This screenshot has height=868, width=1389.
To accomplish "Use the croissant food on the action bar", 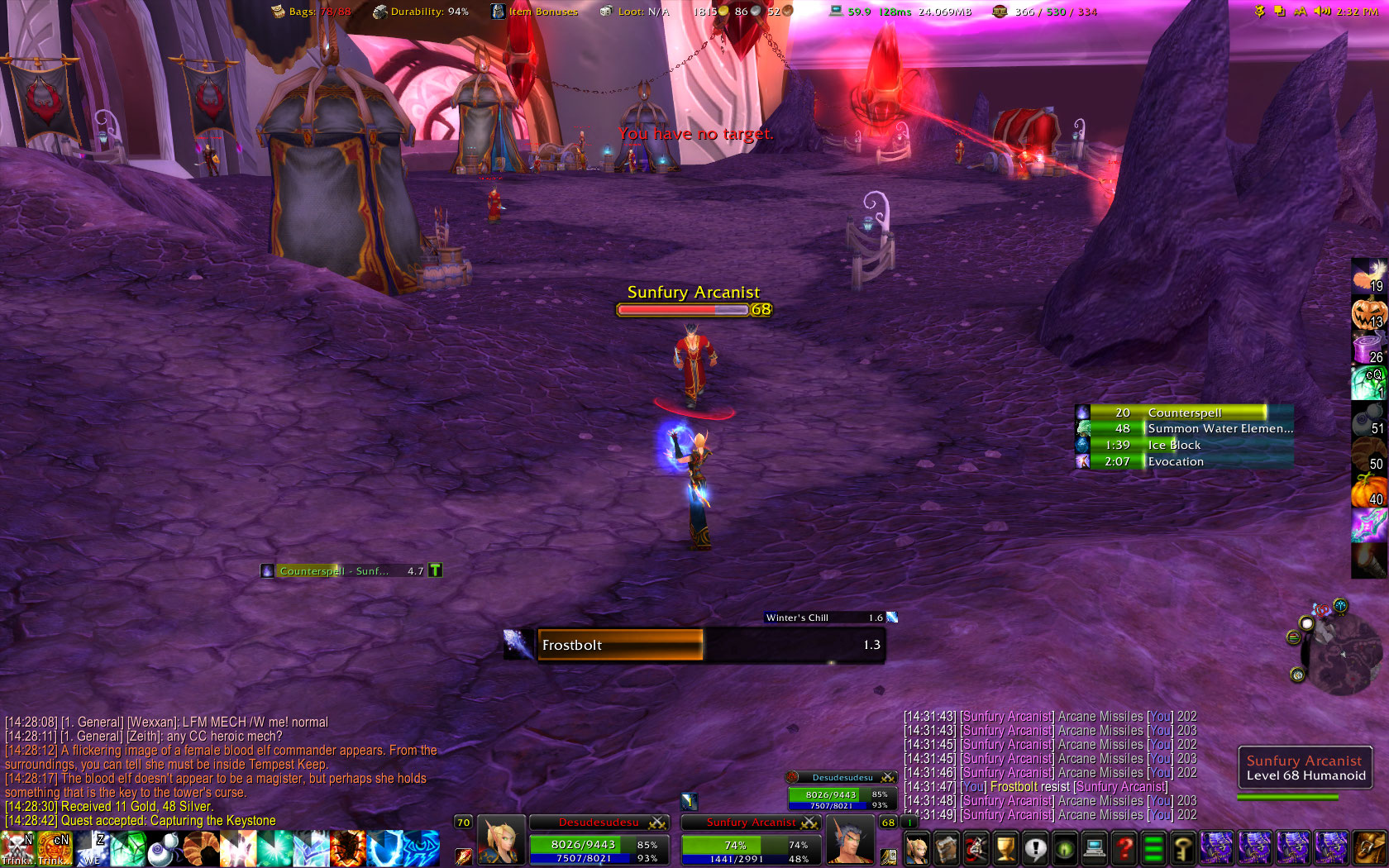I will [x=201, y=849].
